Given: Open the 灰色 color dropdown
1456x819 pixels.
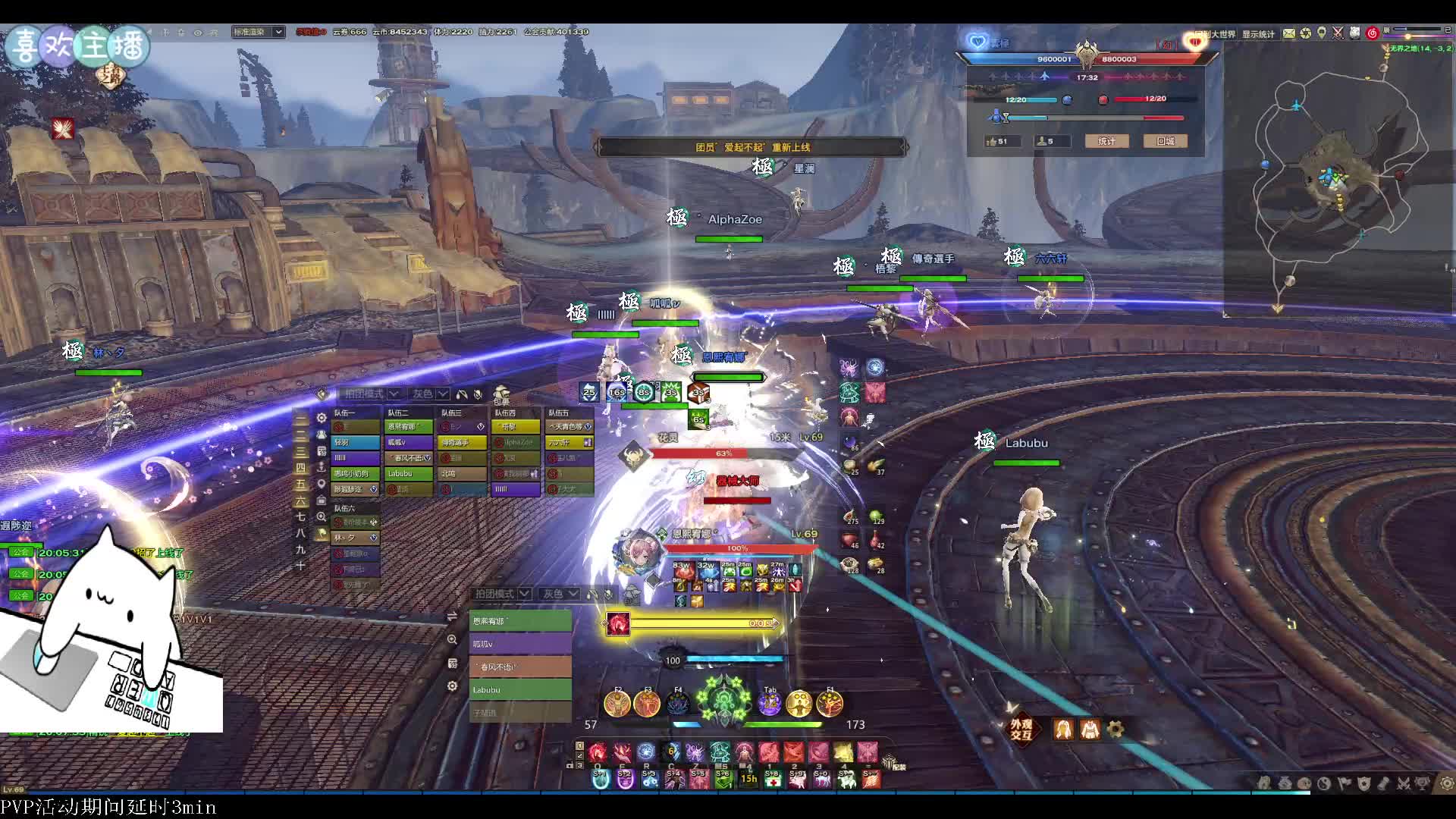Looking at the screenshot, I should (x=430, y=394).
